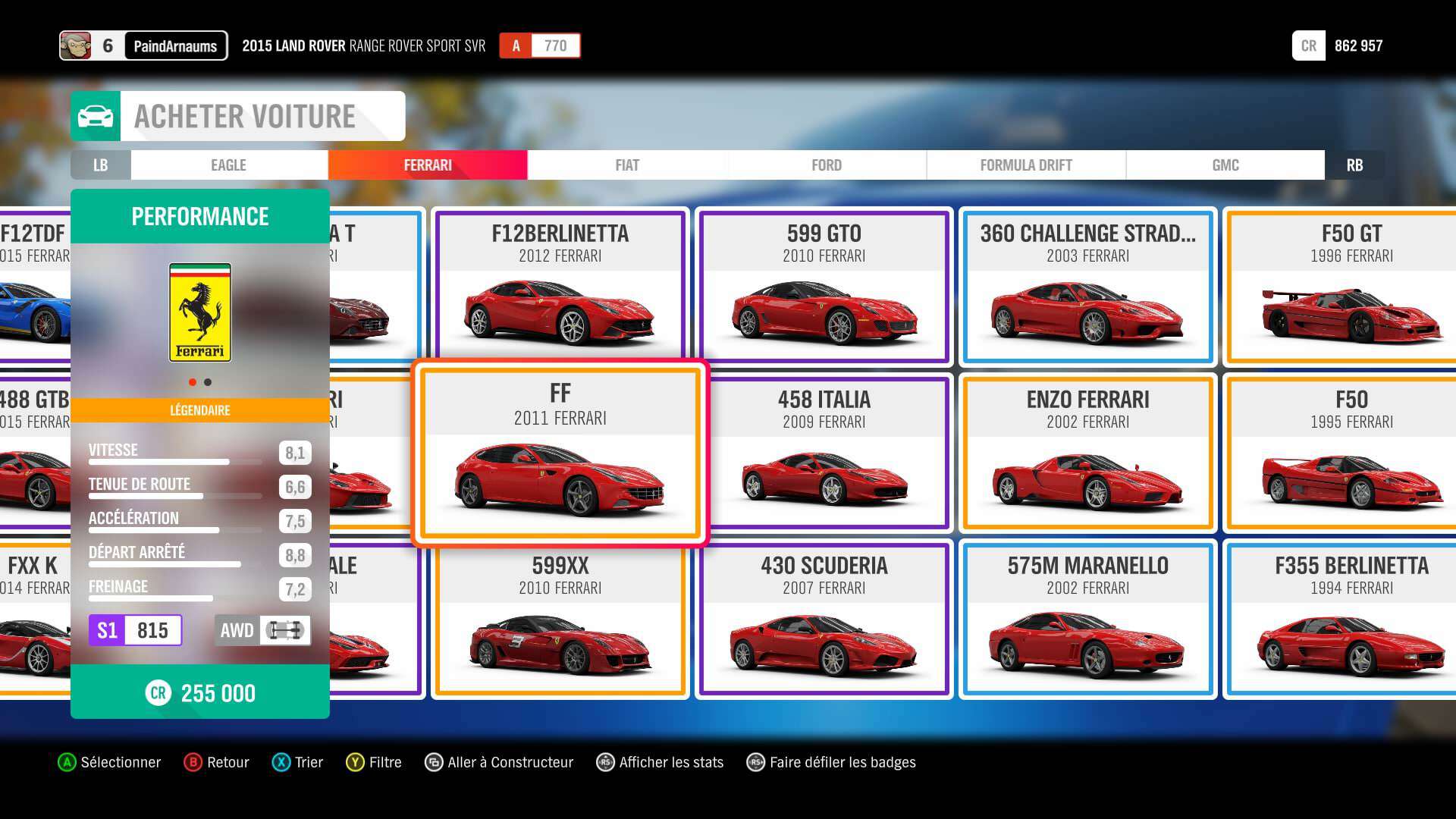This screenshot has height=819, width=1456.
Task: Pick the 2002 Enzo Ferrari tile
Action: point(1087,453)
